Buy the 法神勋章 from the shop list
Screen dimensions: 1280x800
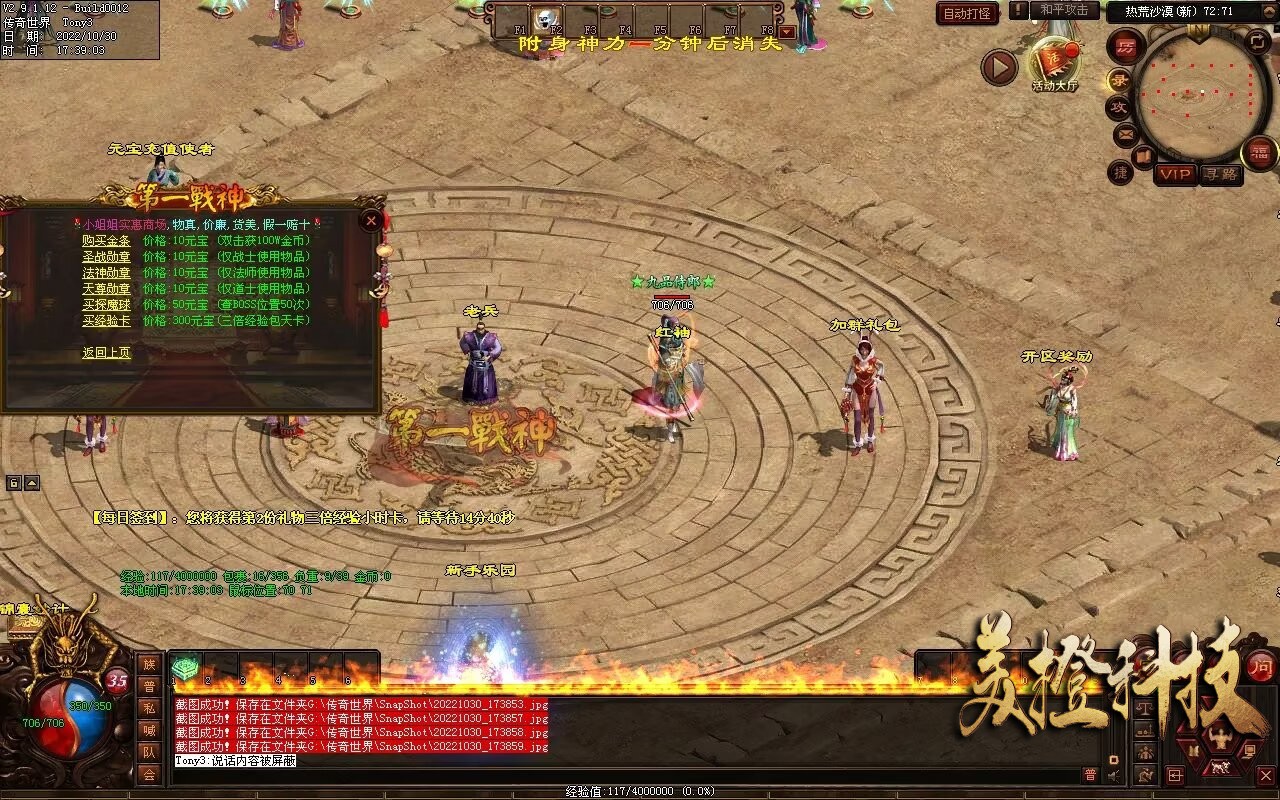click(x=106, y=273)
